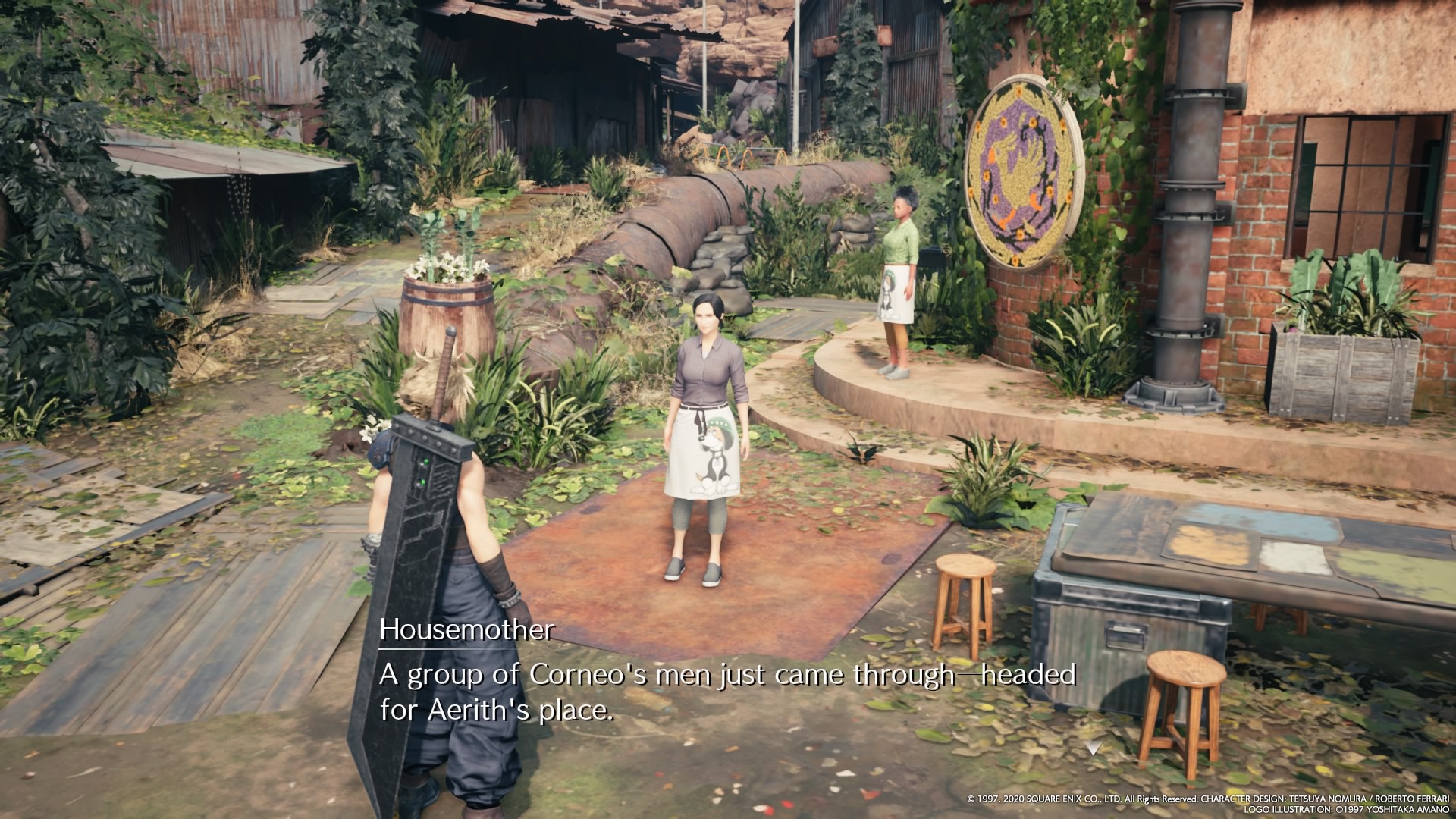The width and height of the screenshot is (1456, 819).
Task: Click the dialogue continue arrow indicator
Action: 1092,748
